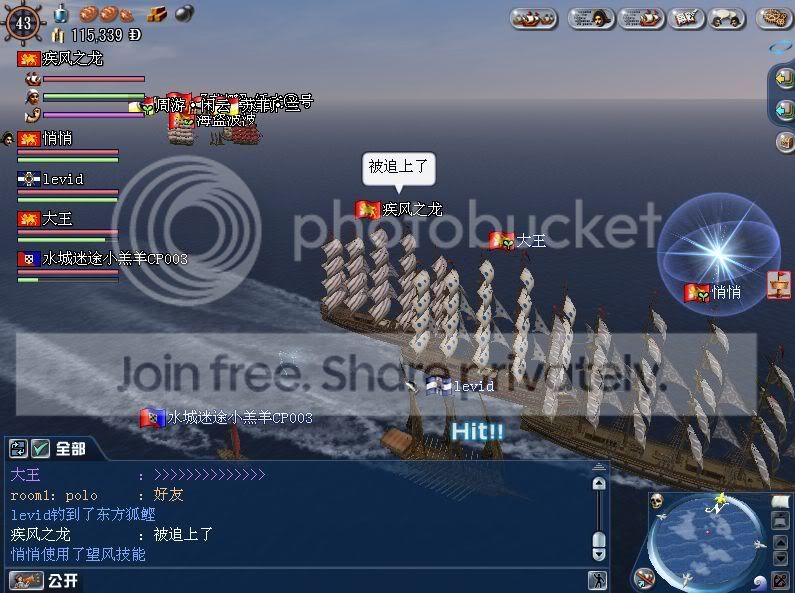The image size is (795, 593).
Task: Click the yellow arrow side button
Action: [784, 77]
